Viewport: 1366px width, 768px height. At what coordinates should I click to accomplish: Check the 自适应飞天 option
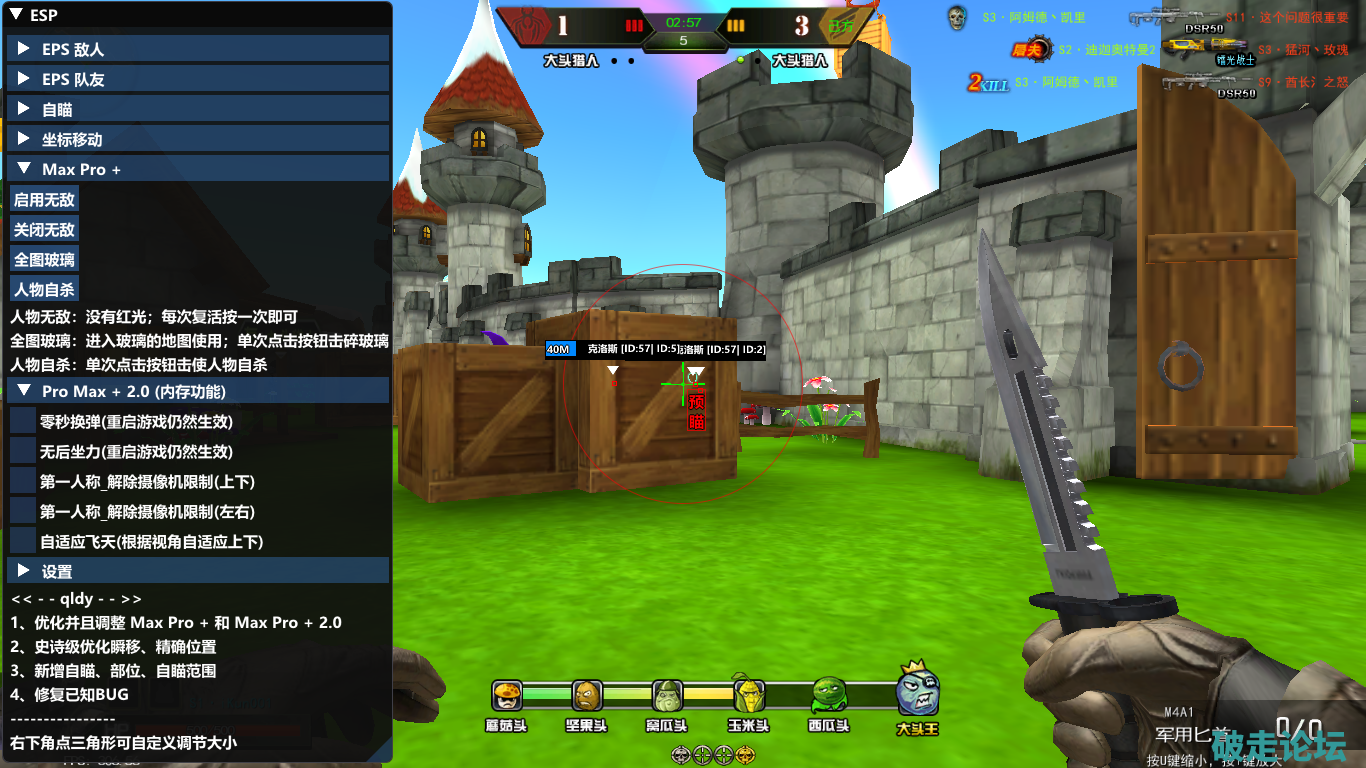(23, 542)
